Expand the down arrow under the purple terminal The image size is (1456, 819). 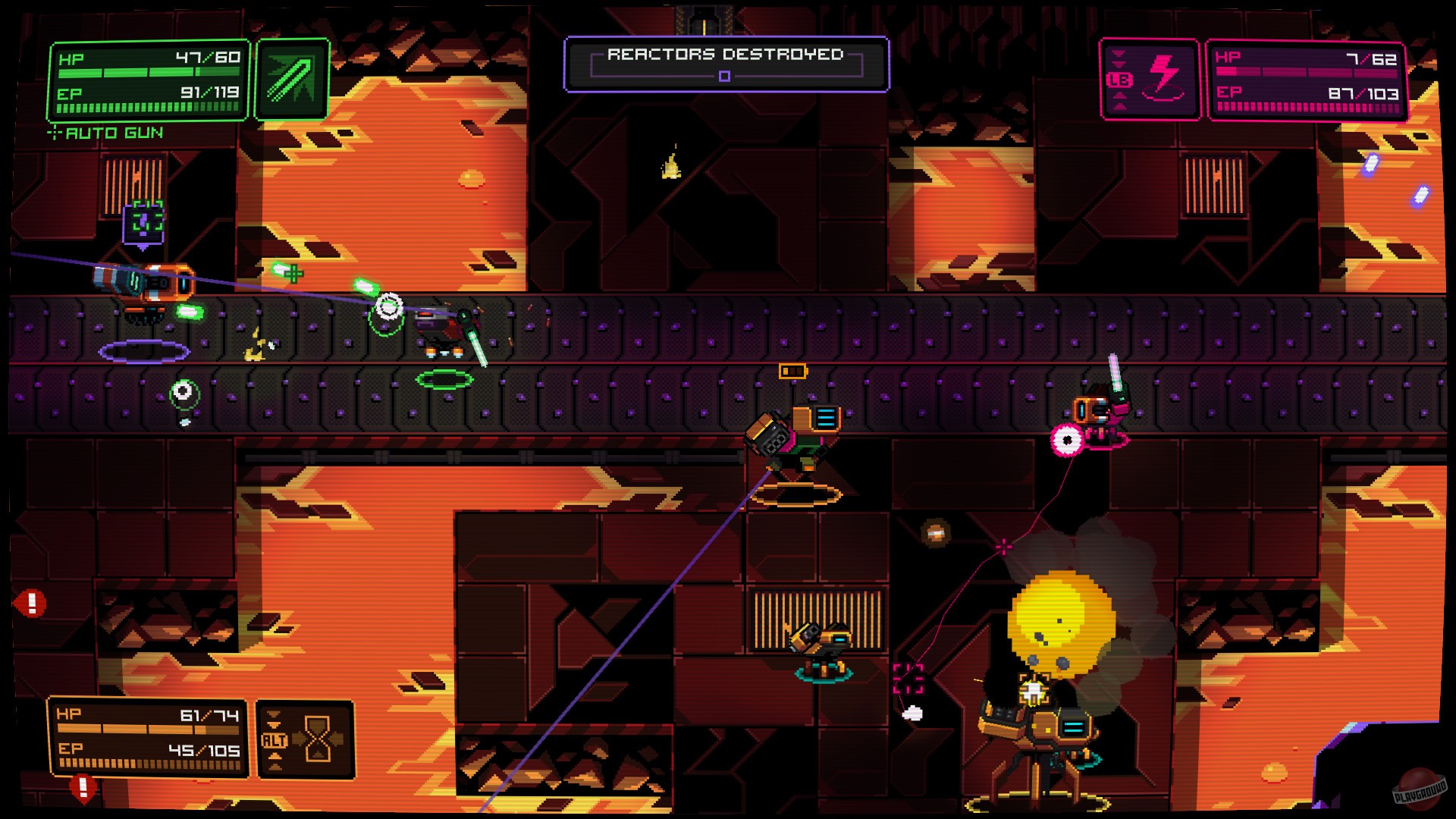click(143, 248)
